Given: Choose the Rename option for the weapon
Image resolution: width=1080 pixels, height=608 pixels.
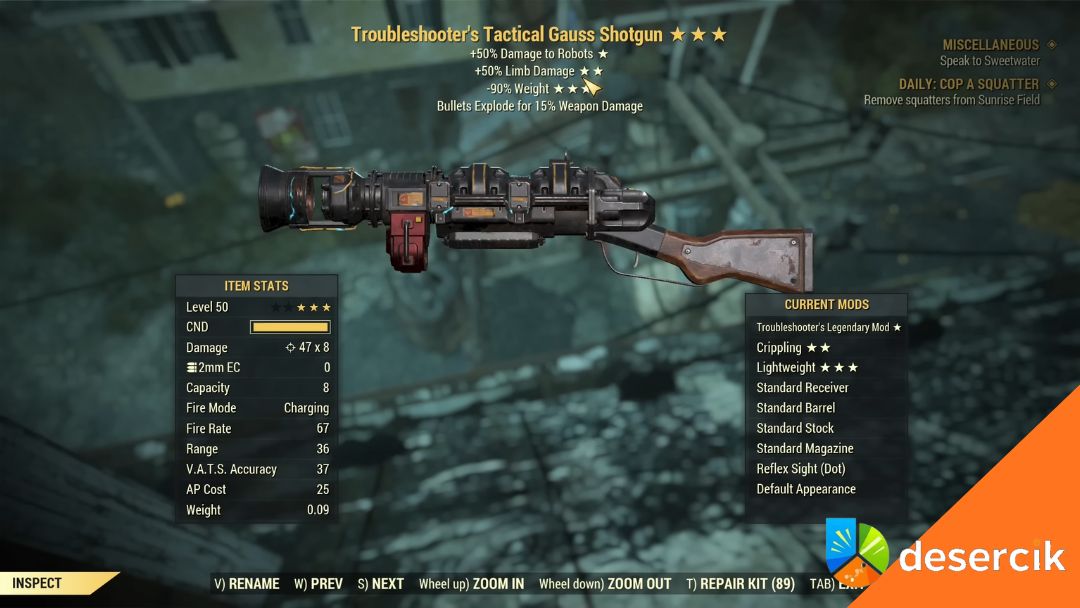Looking at the screenshot, I should pyautogui.click(x=247, y=584).
